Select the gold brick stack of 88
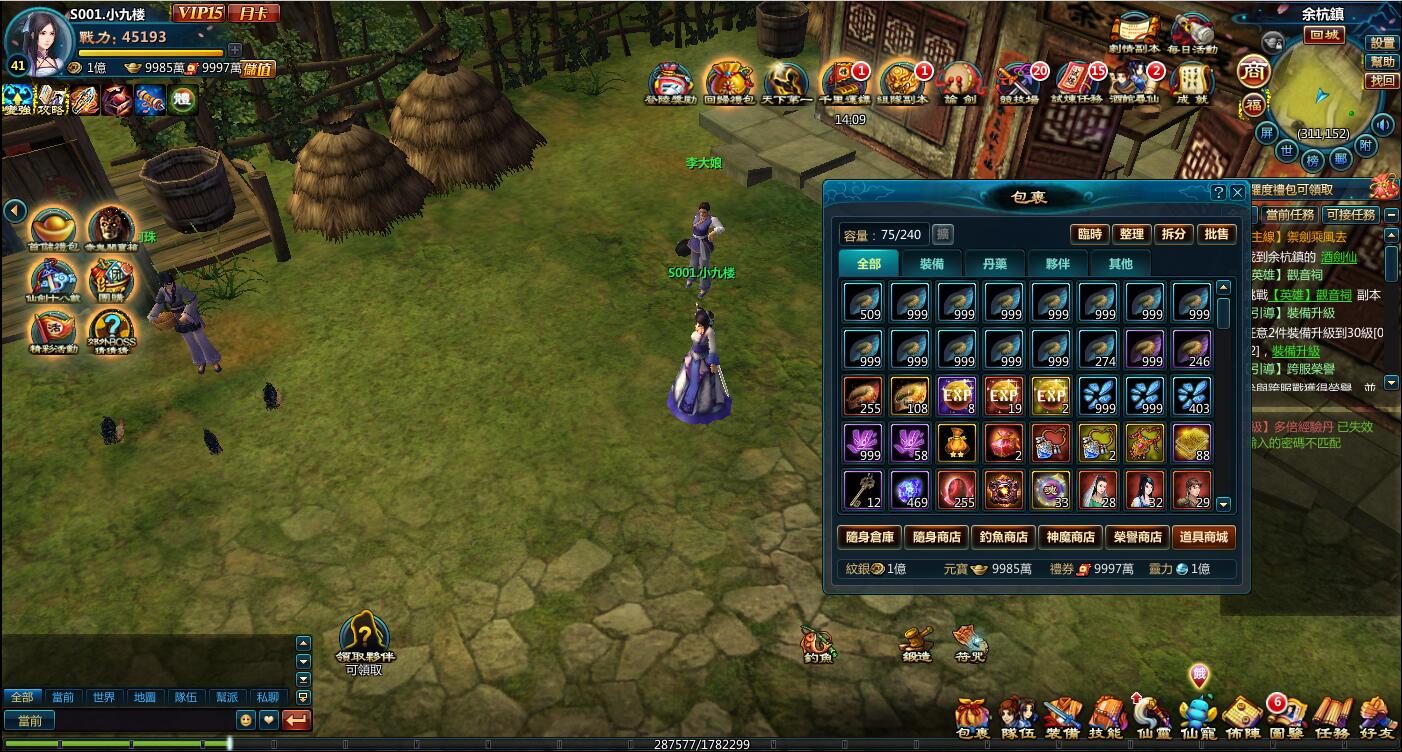 click(x=1191, y=443)
